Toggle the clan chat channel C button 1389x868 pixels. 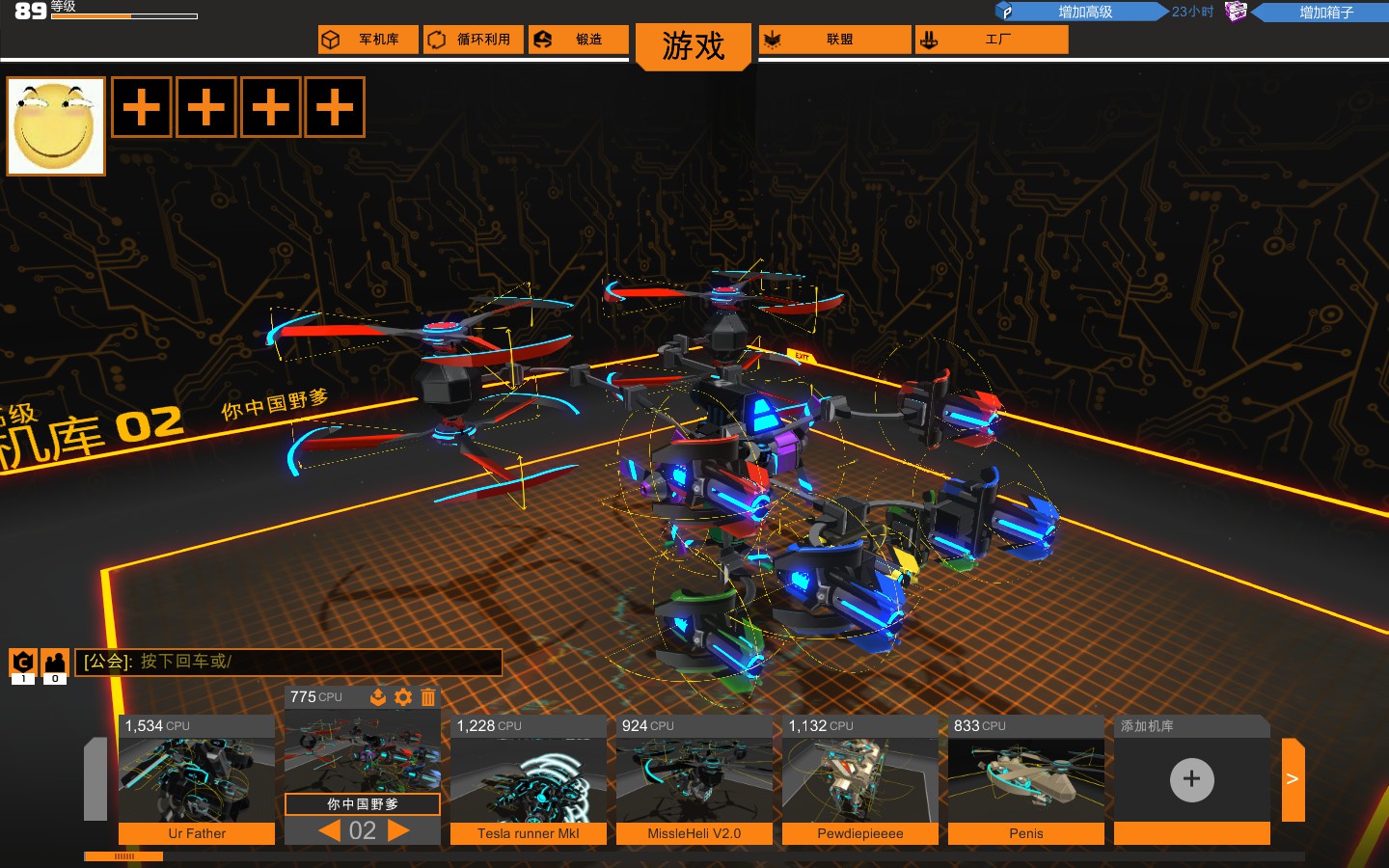[21, 663]
